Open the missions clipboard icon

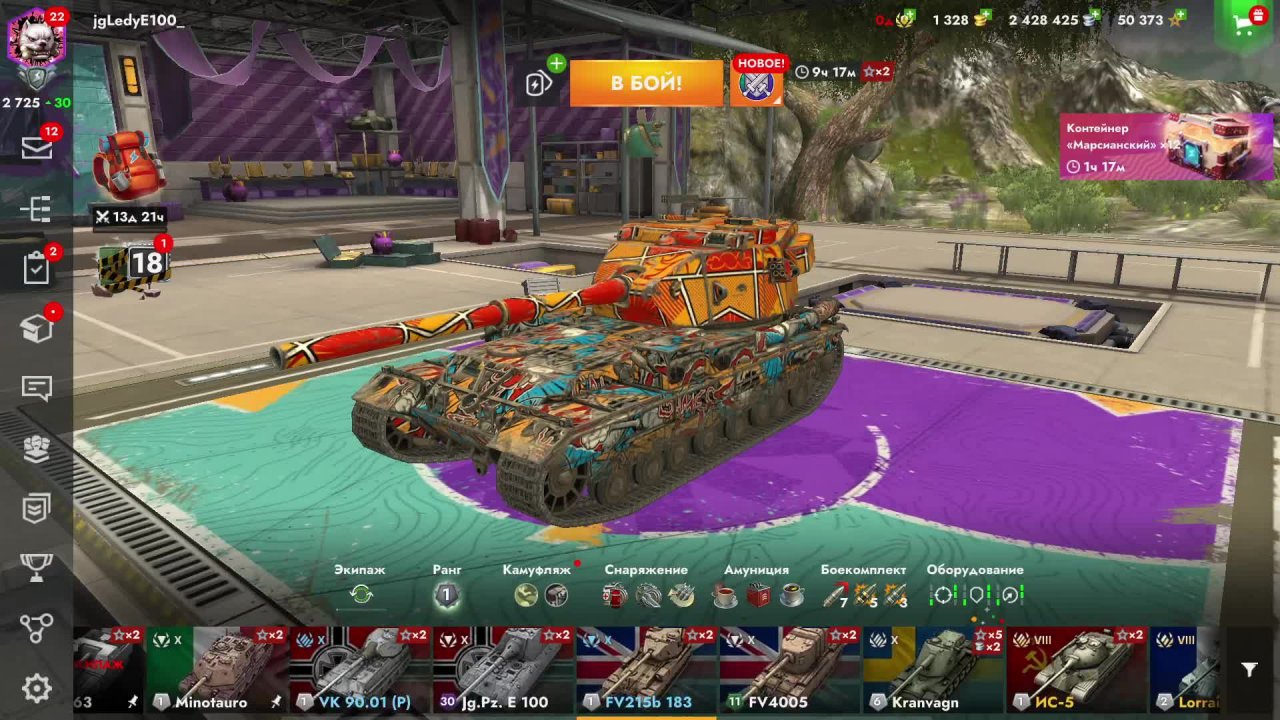[x=37, y=268]
